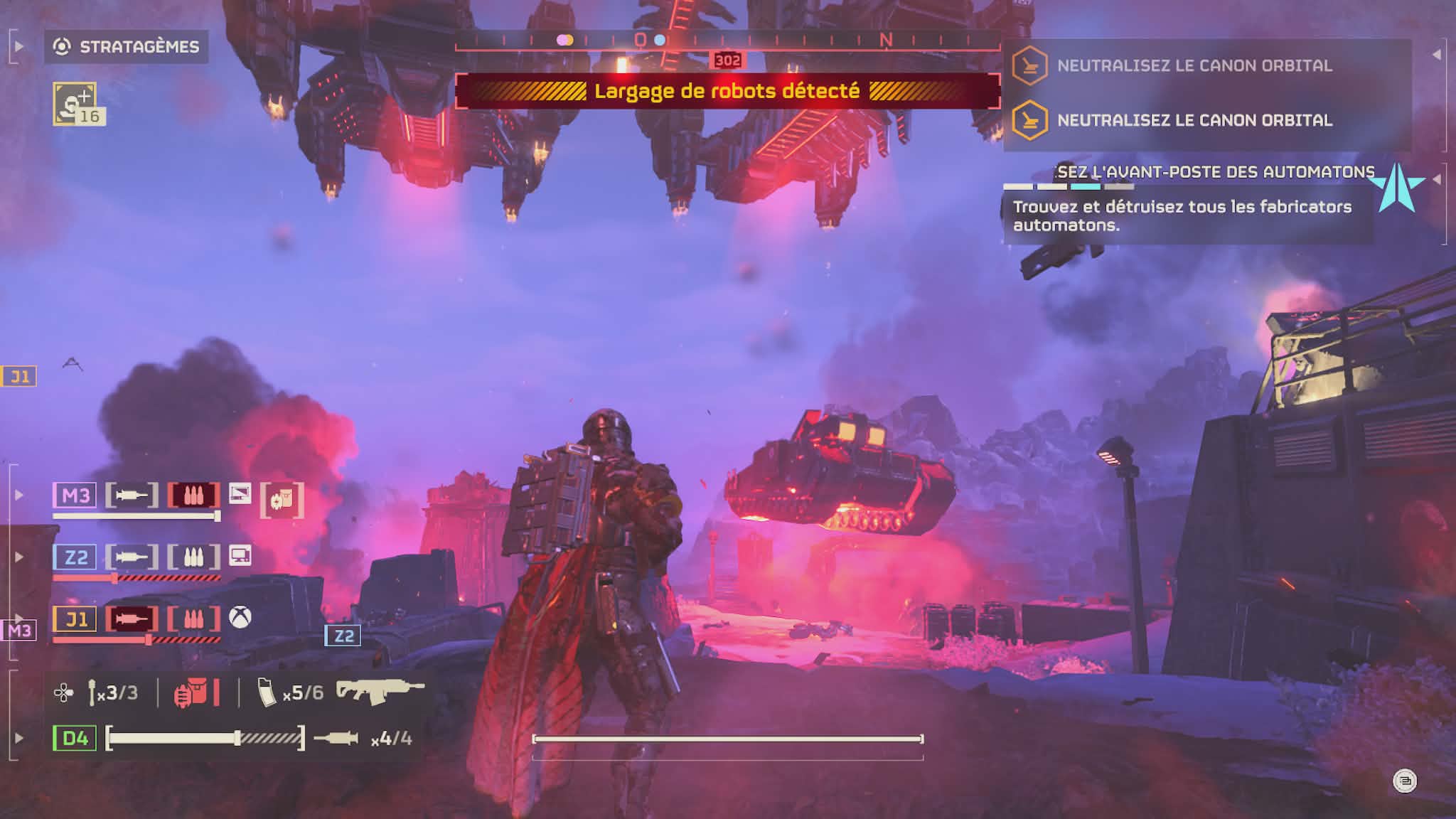Click the compass bar heading strip
Image resolution: width=1456 pixels, height=819 pixels.
click(727, 41)
